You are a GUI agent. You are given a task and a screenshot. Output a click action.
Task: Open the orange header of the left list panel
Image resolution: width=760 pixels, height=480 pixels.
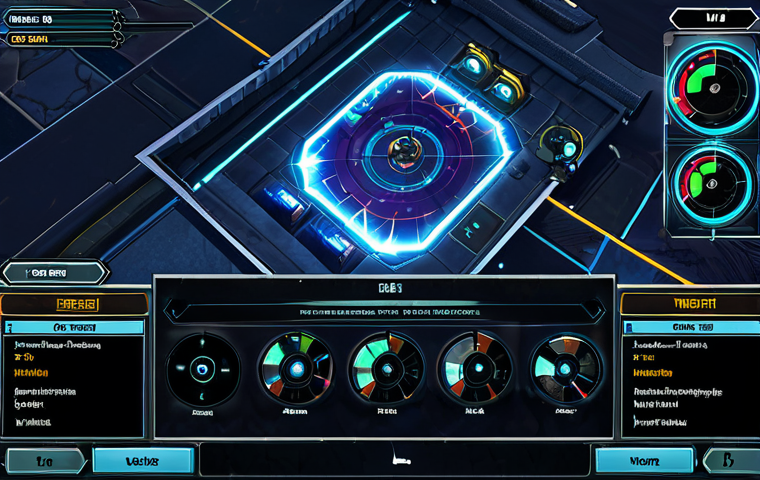pos(74,304)
